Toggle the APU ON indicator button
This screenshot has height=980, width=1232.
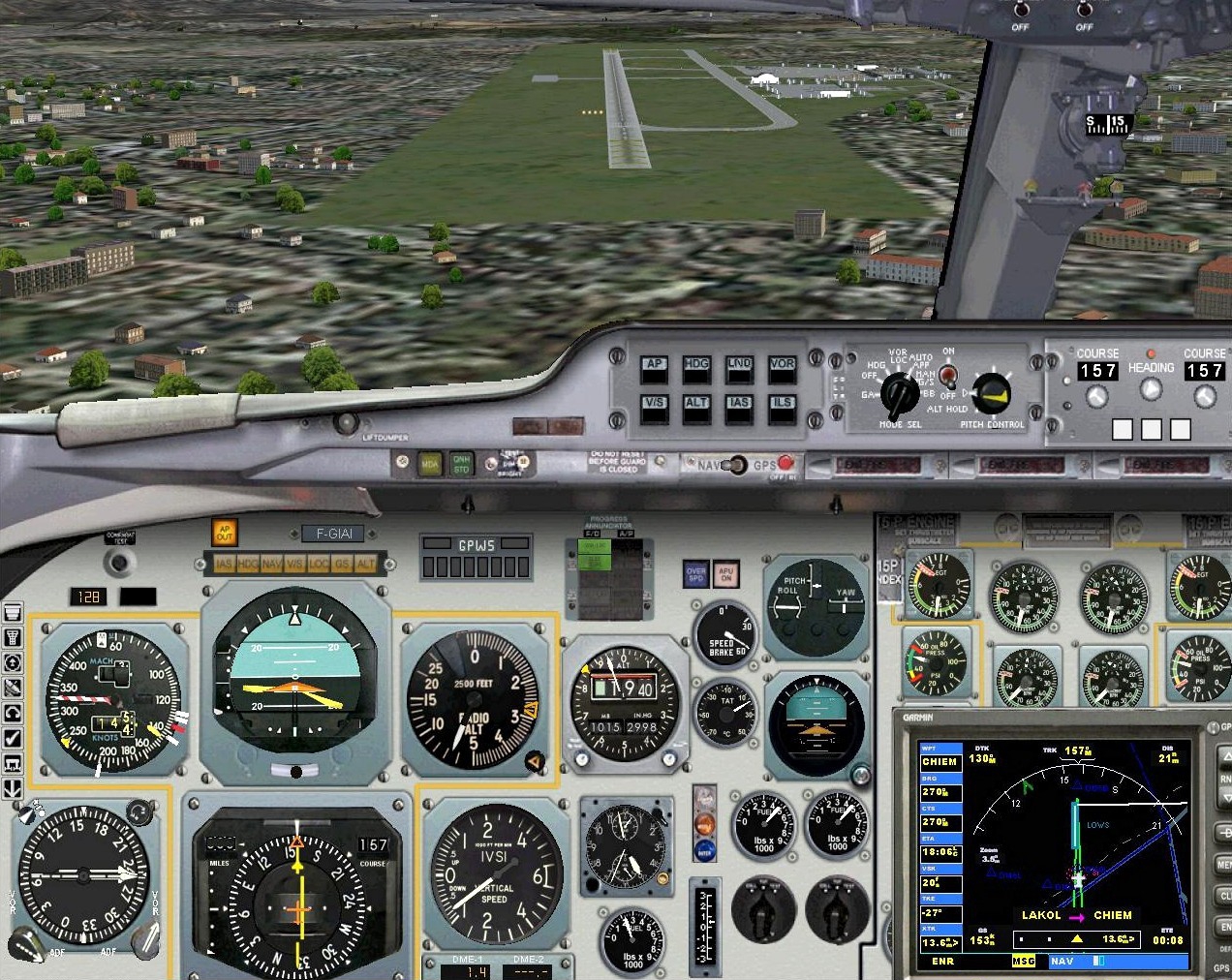point(725,574)
